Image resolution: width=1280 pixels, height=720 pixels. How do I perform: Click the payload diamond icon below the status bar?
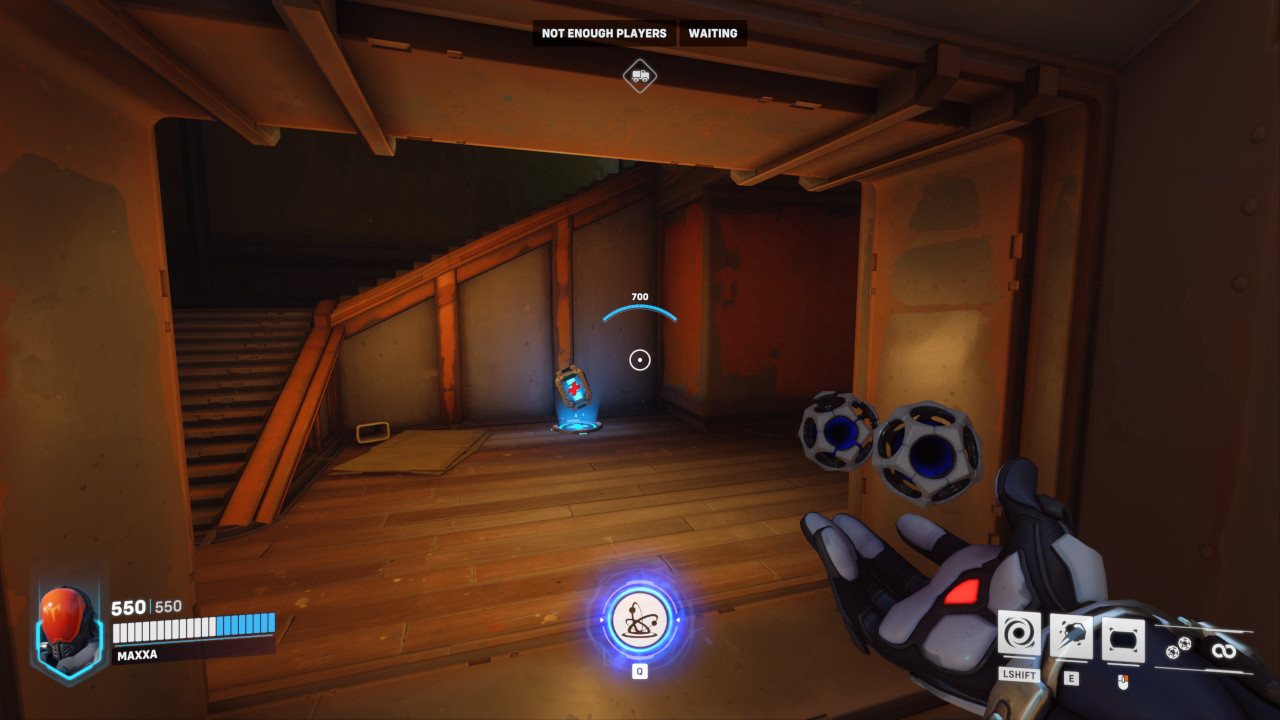click(638, 75)
